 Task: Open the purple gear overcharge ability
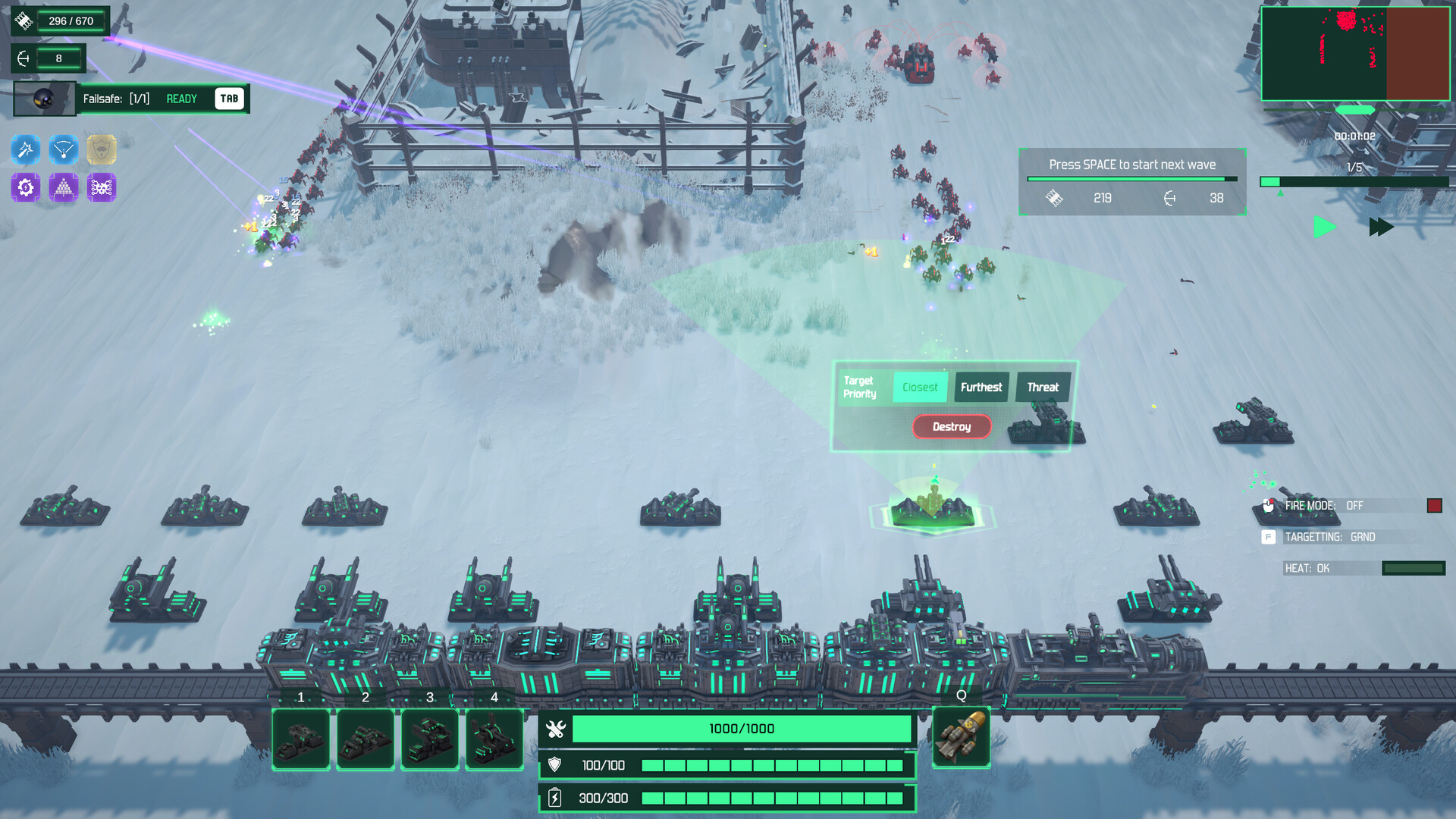click(x=26, y=187)
